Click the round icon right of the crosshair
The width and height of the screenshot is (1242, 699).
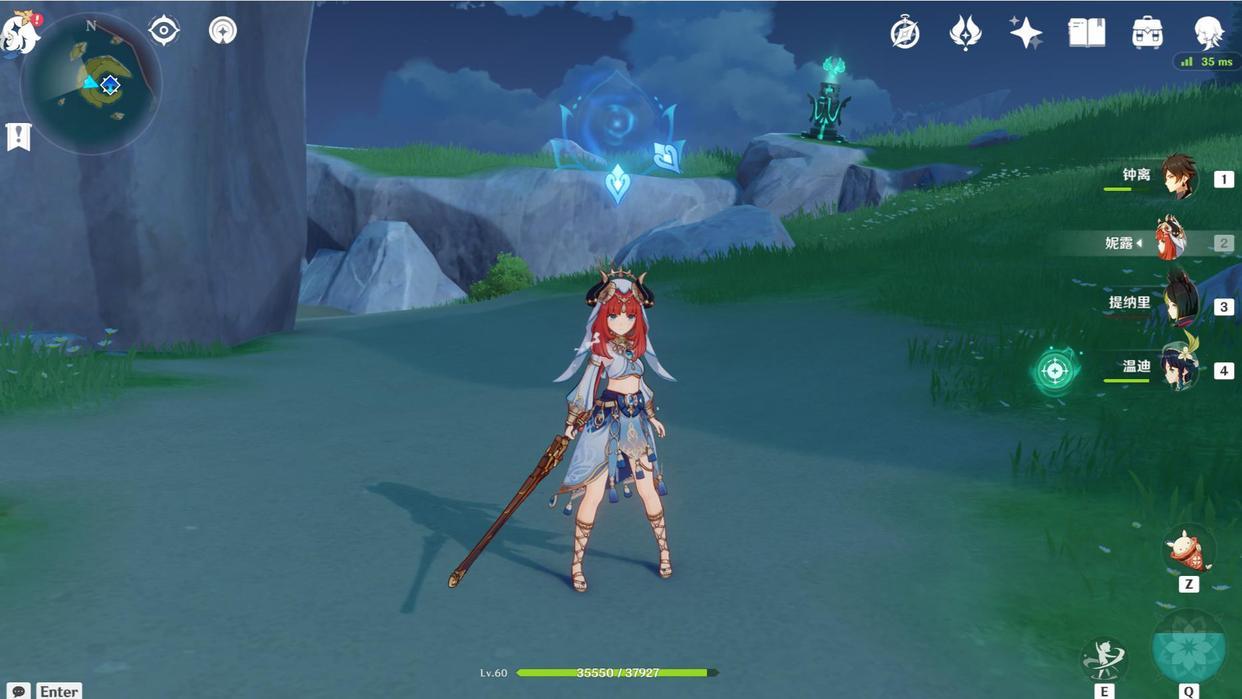coord(223,30)
